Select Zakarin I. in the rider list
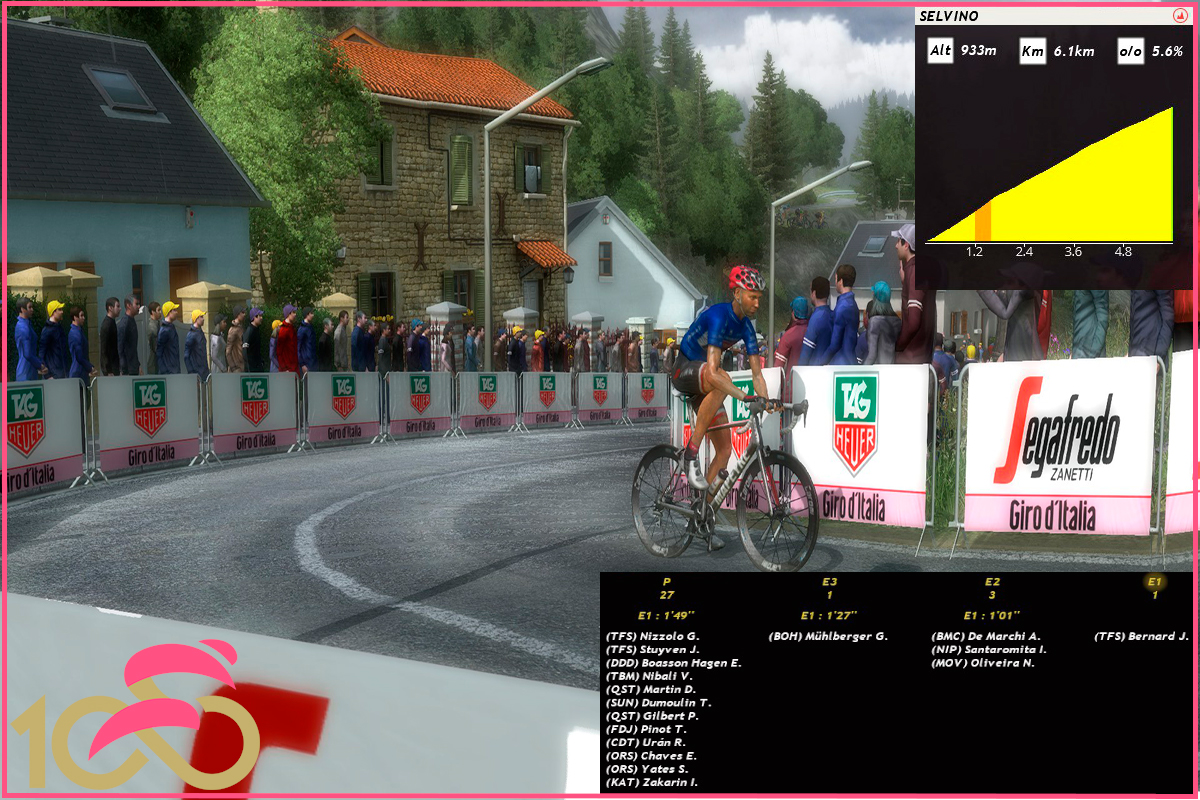Screen dimensions: 1200x800 pyautogui.click(x=652, y=782)
